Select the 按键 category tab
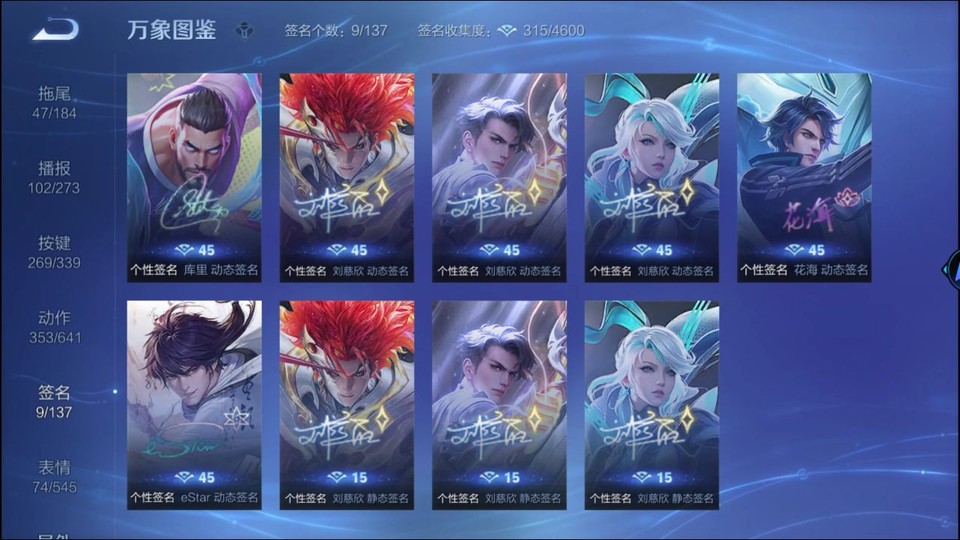Image resolution: width=960 pixels, height=540 pixels. (x=55, y=252)
